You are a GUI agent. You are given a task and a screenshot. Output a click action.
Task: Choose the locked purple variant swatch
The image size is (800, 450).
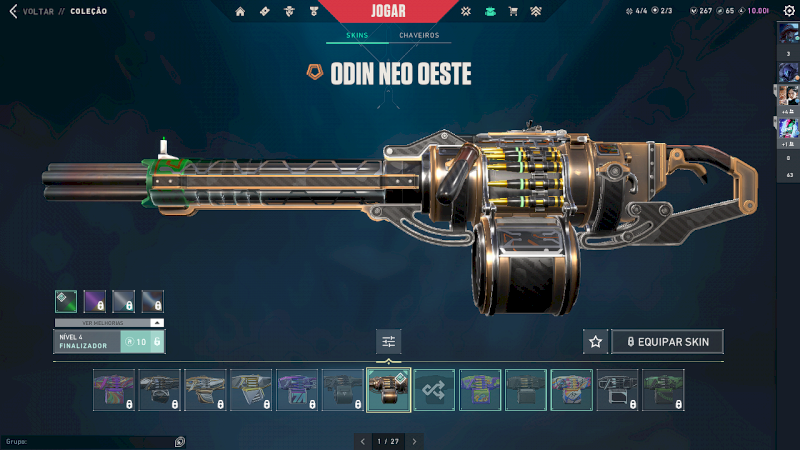click(95, 301)
